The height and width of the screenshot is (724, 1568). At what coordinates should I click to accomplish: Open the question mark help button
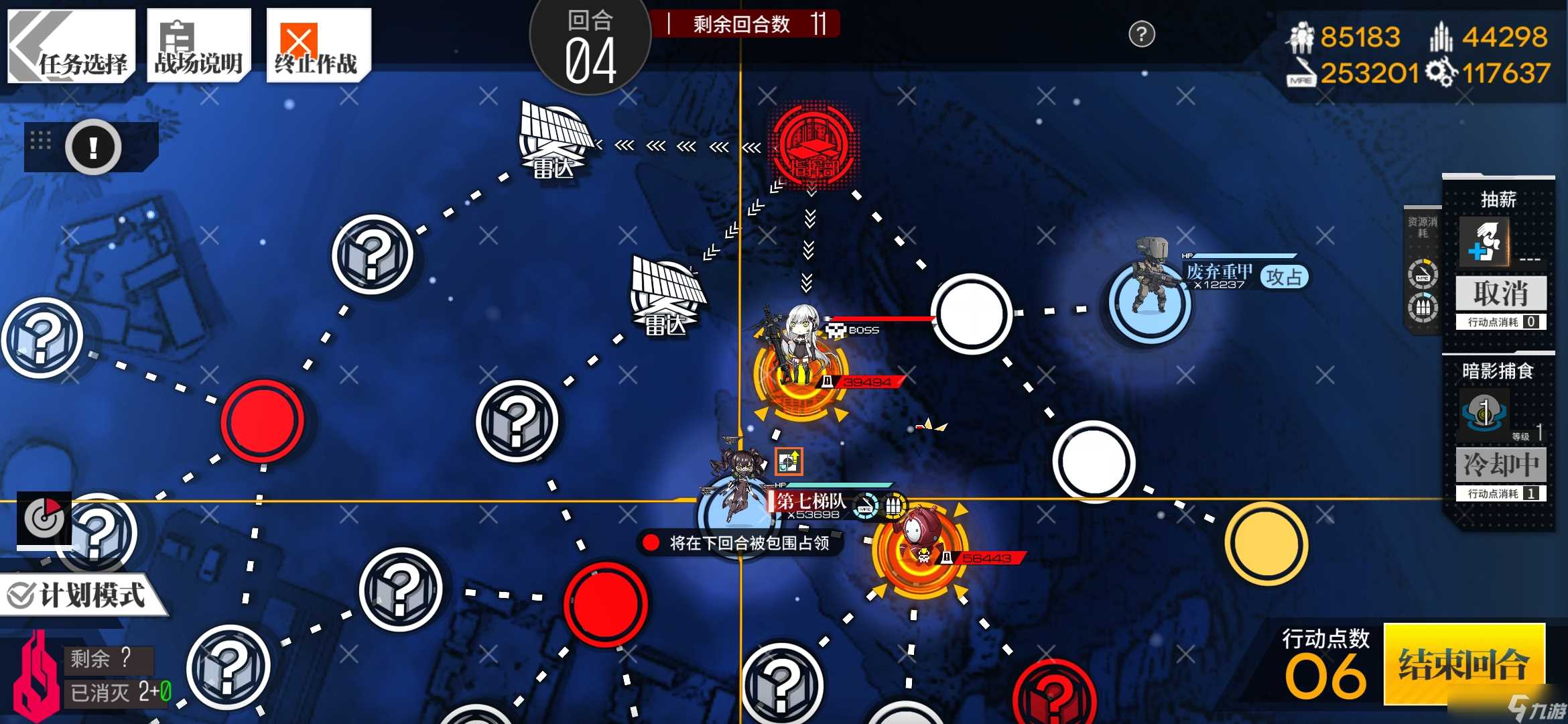tap(1141, 34)
